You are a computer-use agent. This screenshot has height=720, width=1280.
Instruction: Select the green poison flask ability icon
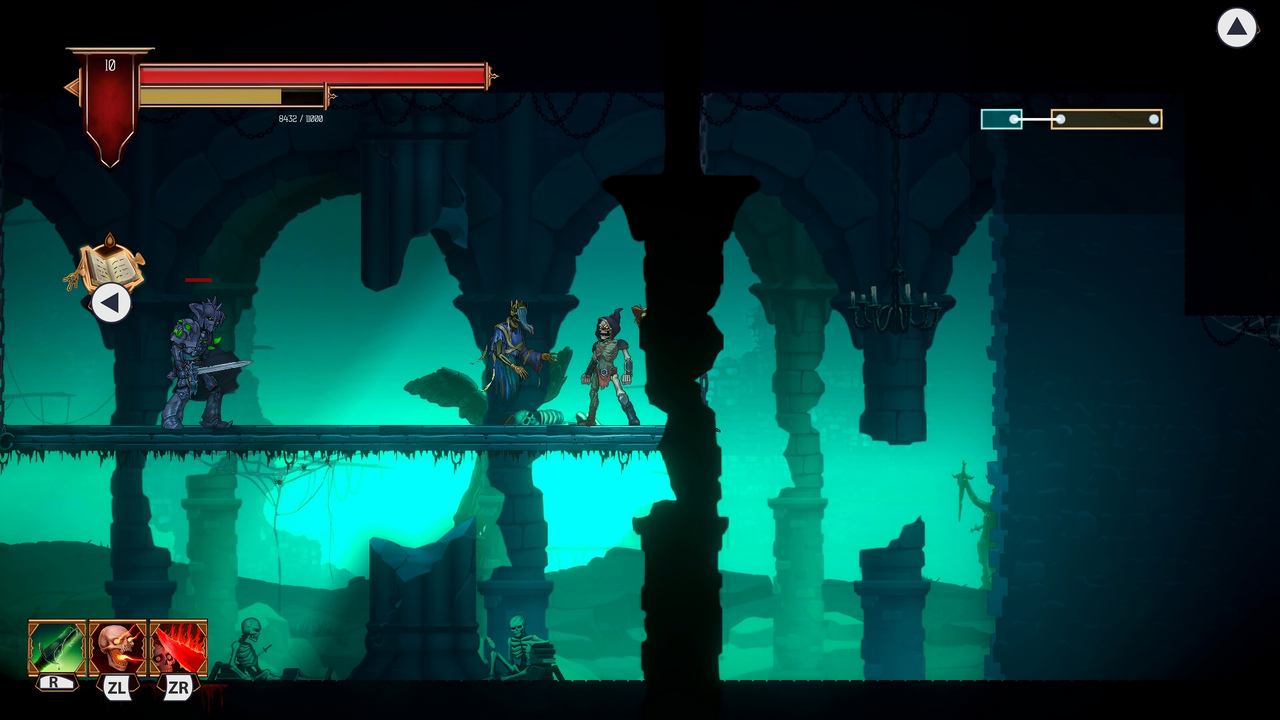click(x=56, y=648)
